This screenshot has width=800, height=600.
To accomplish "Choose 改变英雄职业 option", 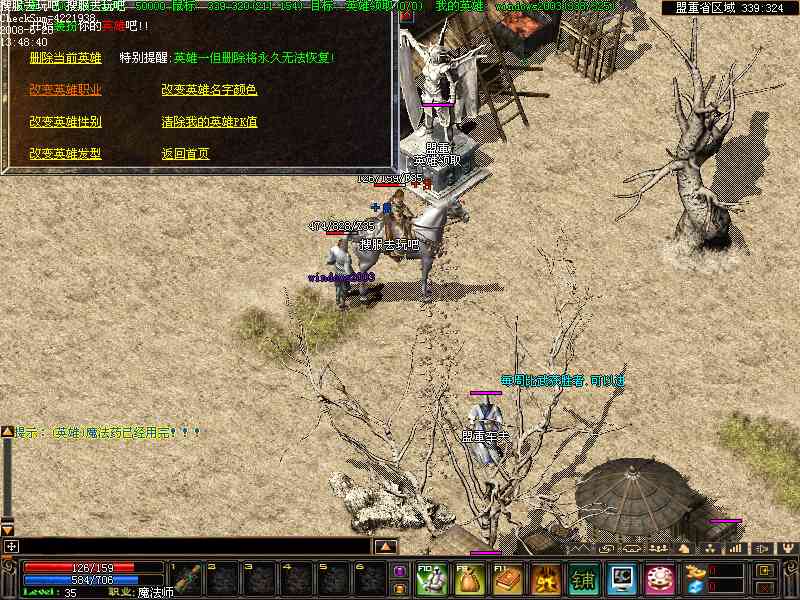I will (65, 90).
